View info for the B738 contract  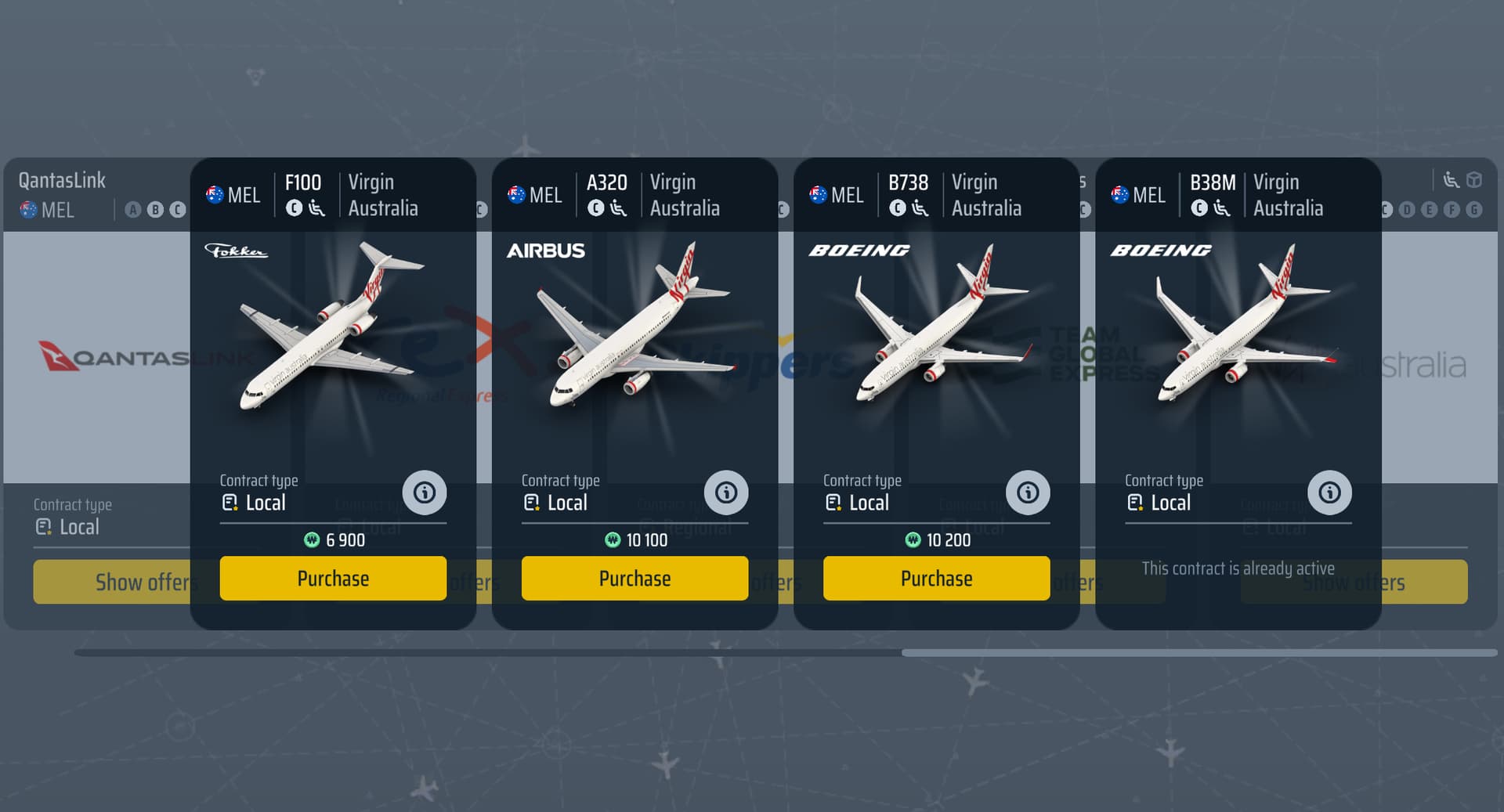[x=1028, y=493]
